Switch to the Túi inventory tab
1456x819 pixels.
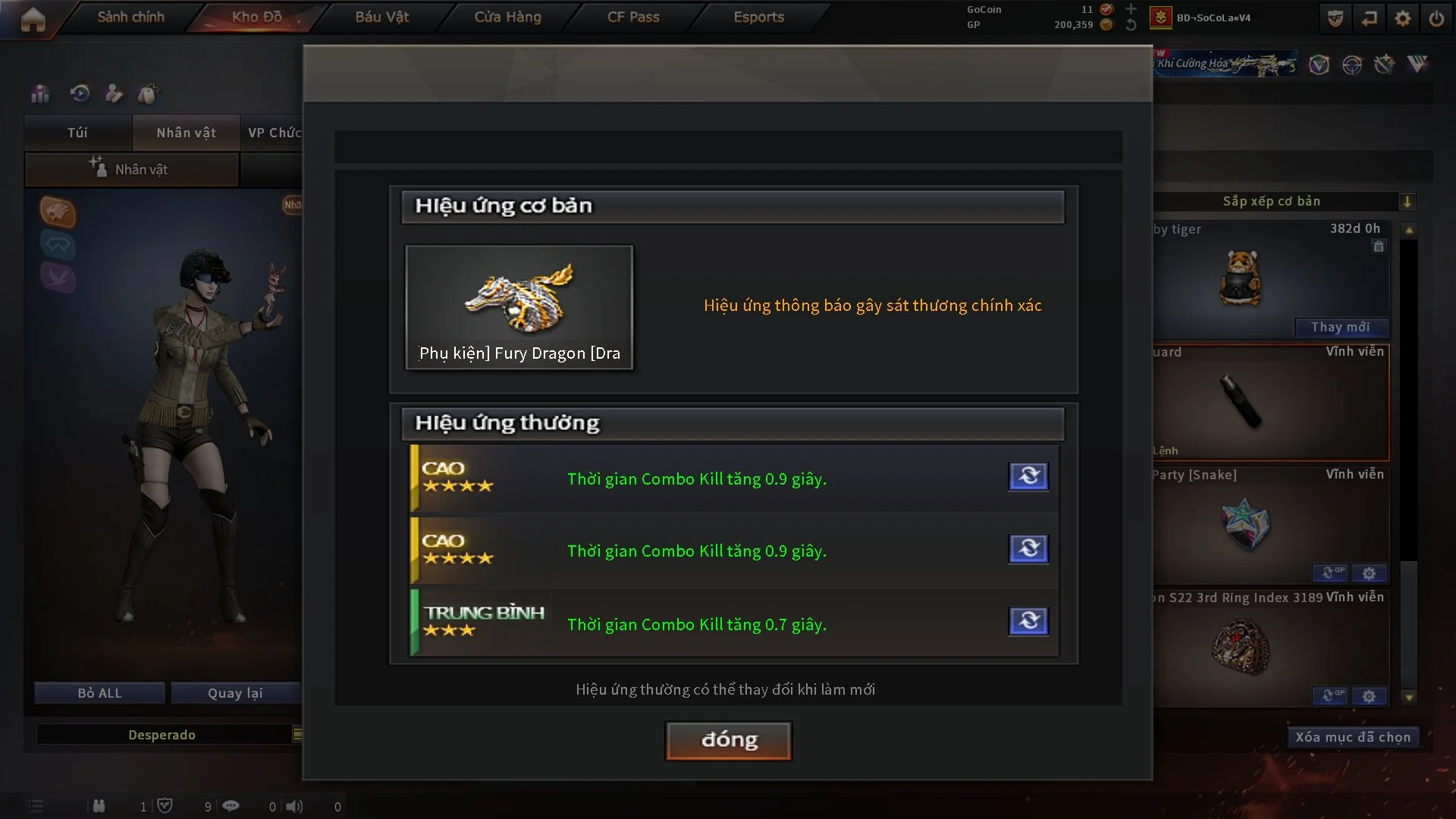tap(77, 133)
